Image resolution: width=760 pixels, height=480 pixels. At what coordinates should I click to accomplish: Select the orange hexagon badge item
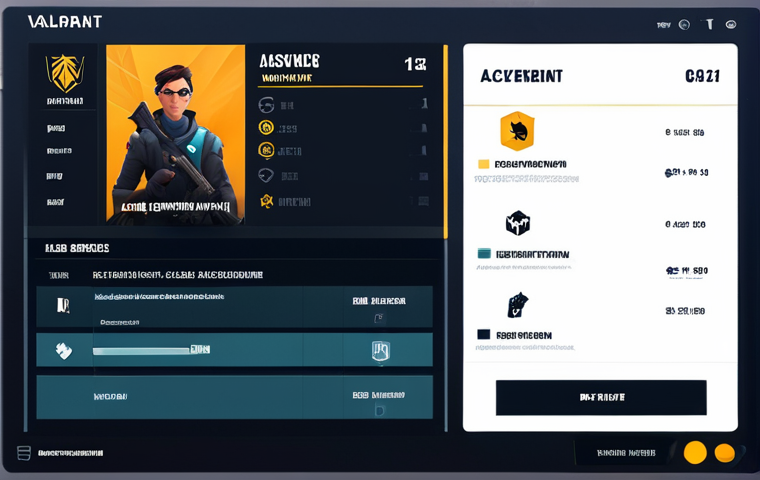pos(517,131)
